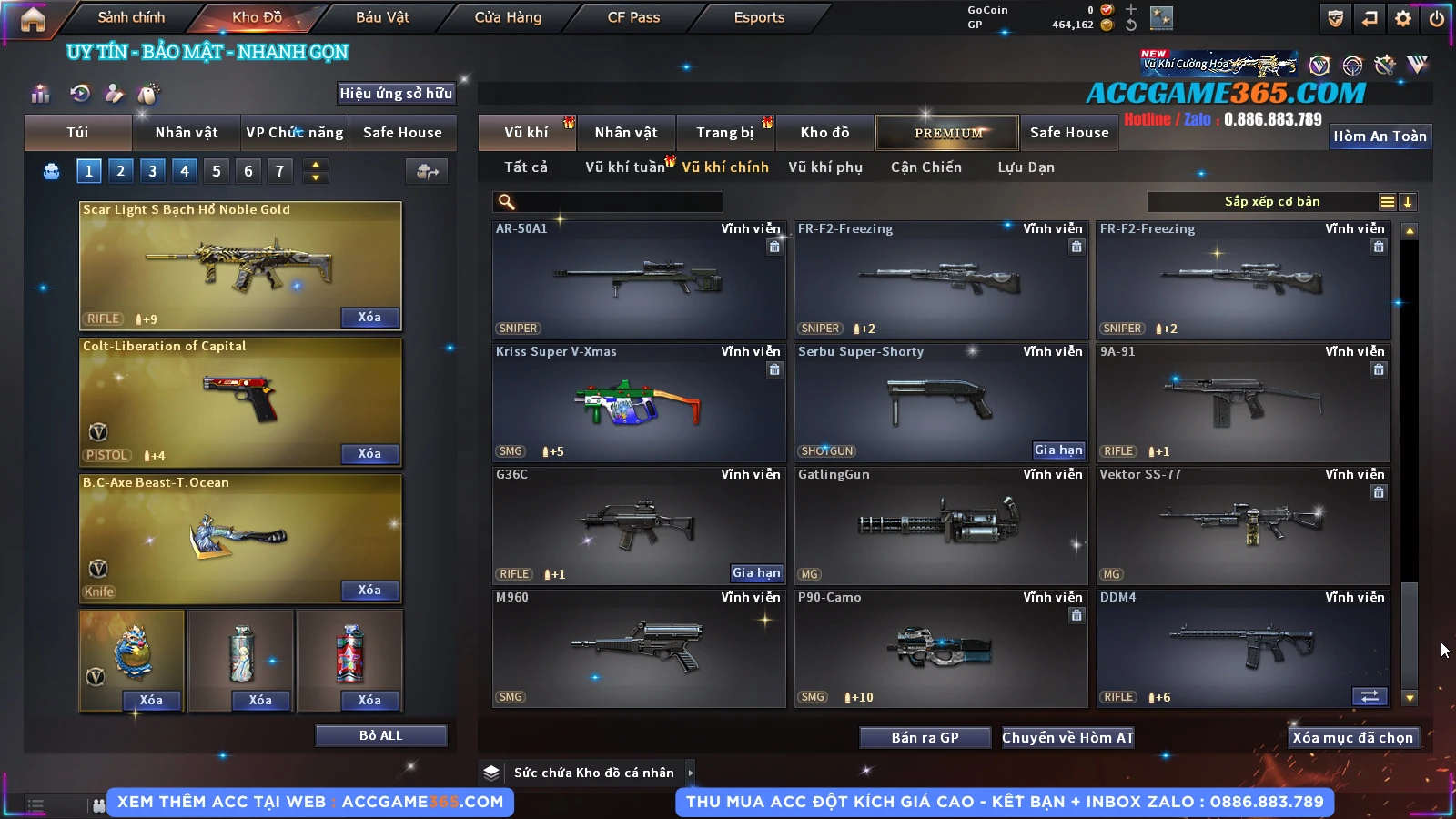Image resolution: width=1456 pixels, height=819 pixels.
Task: Go to the Sảnh chính lobby tab
Action: point(131,17)
